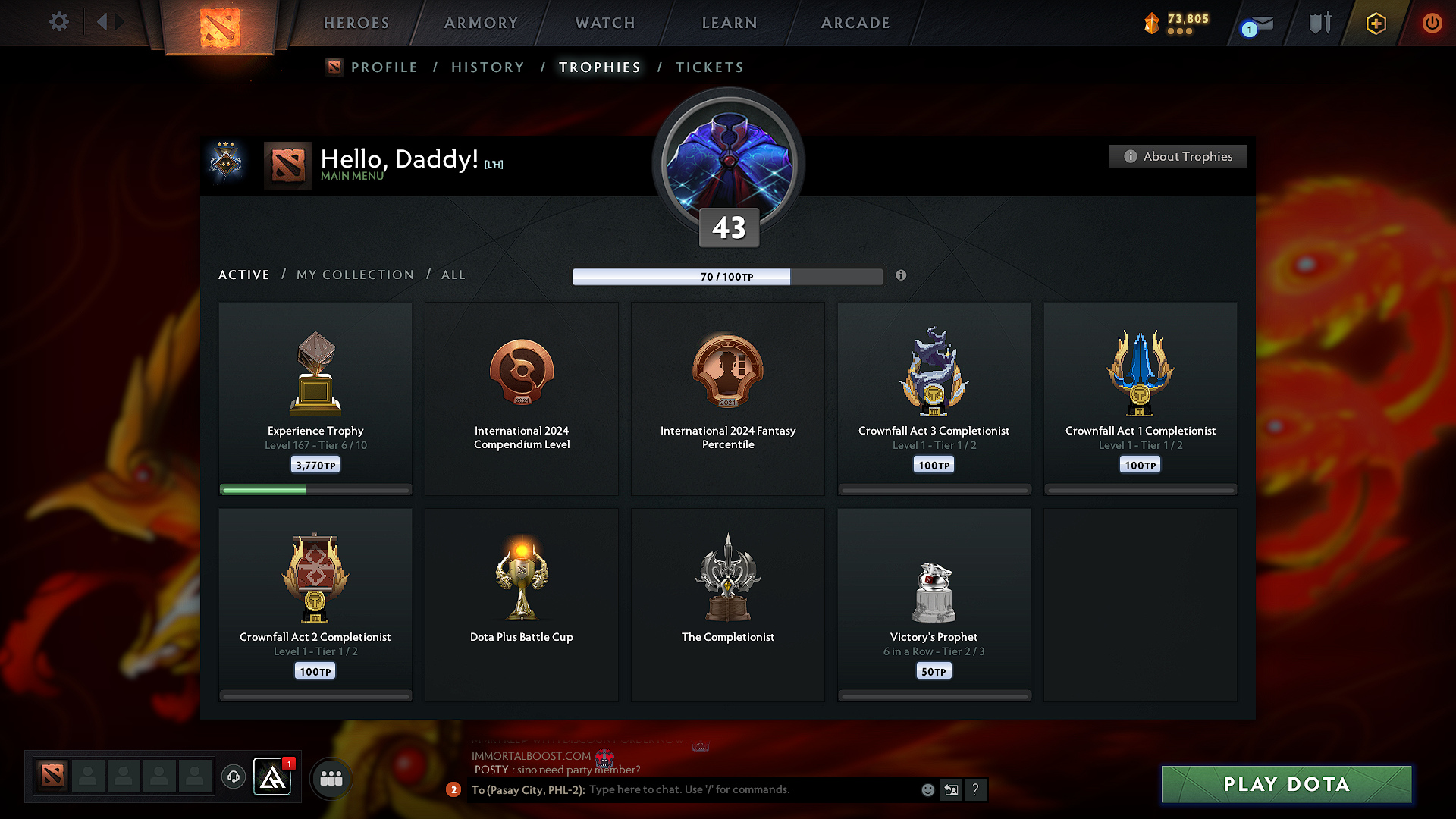The image size is (1456, 819).
Task: Open the notifications mail icon
Action: (x=1255, y=23)
